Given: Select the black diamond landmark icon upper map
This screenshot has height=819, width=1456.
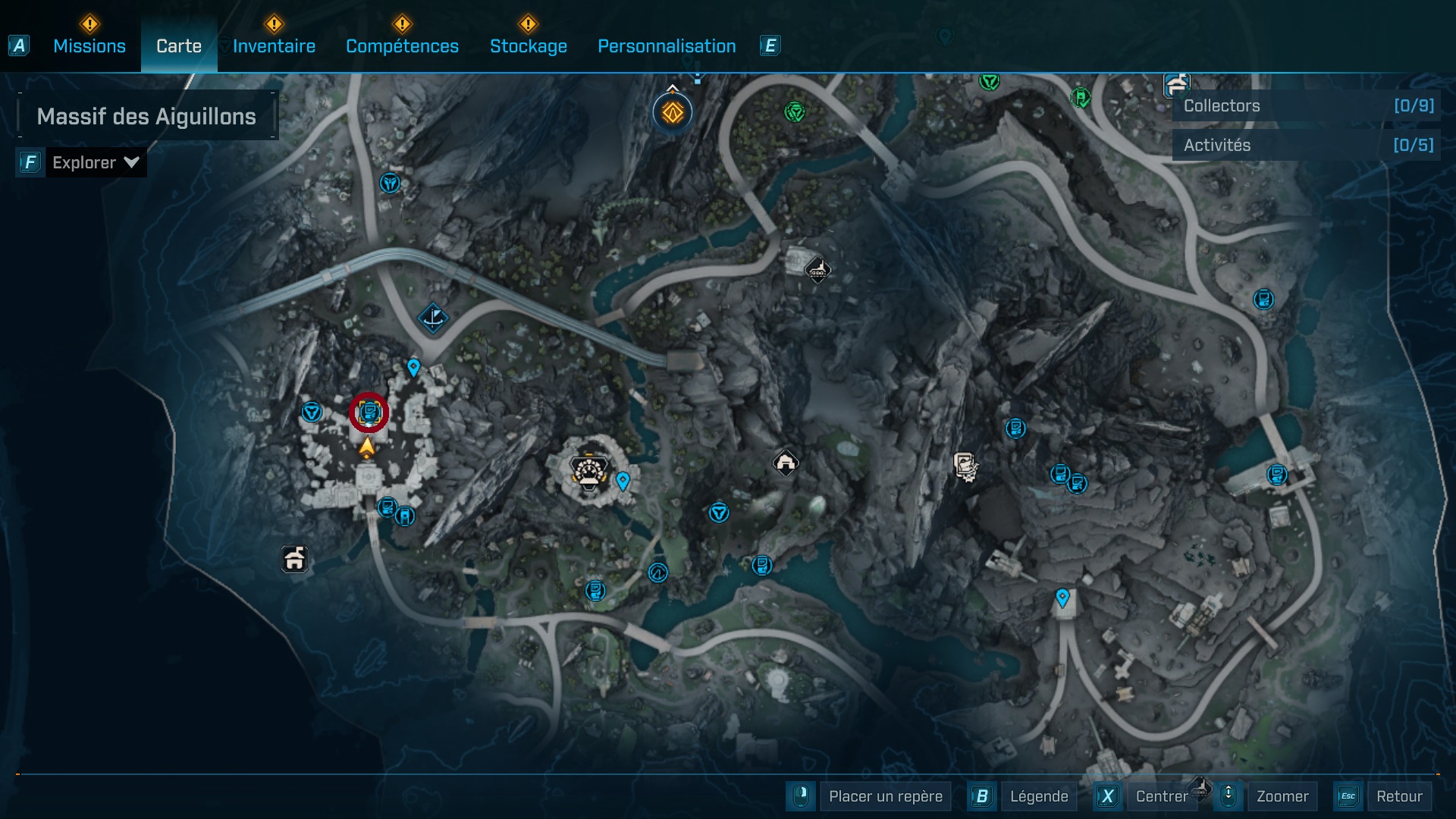Looking at the screenshot, I should point(817,270).
